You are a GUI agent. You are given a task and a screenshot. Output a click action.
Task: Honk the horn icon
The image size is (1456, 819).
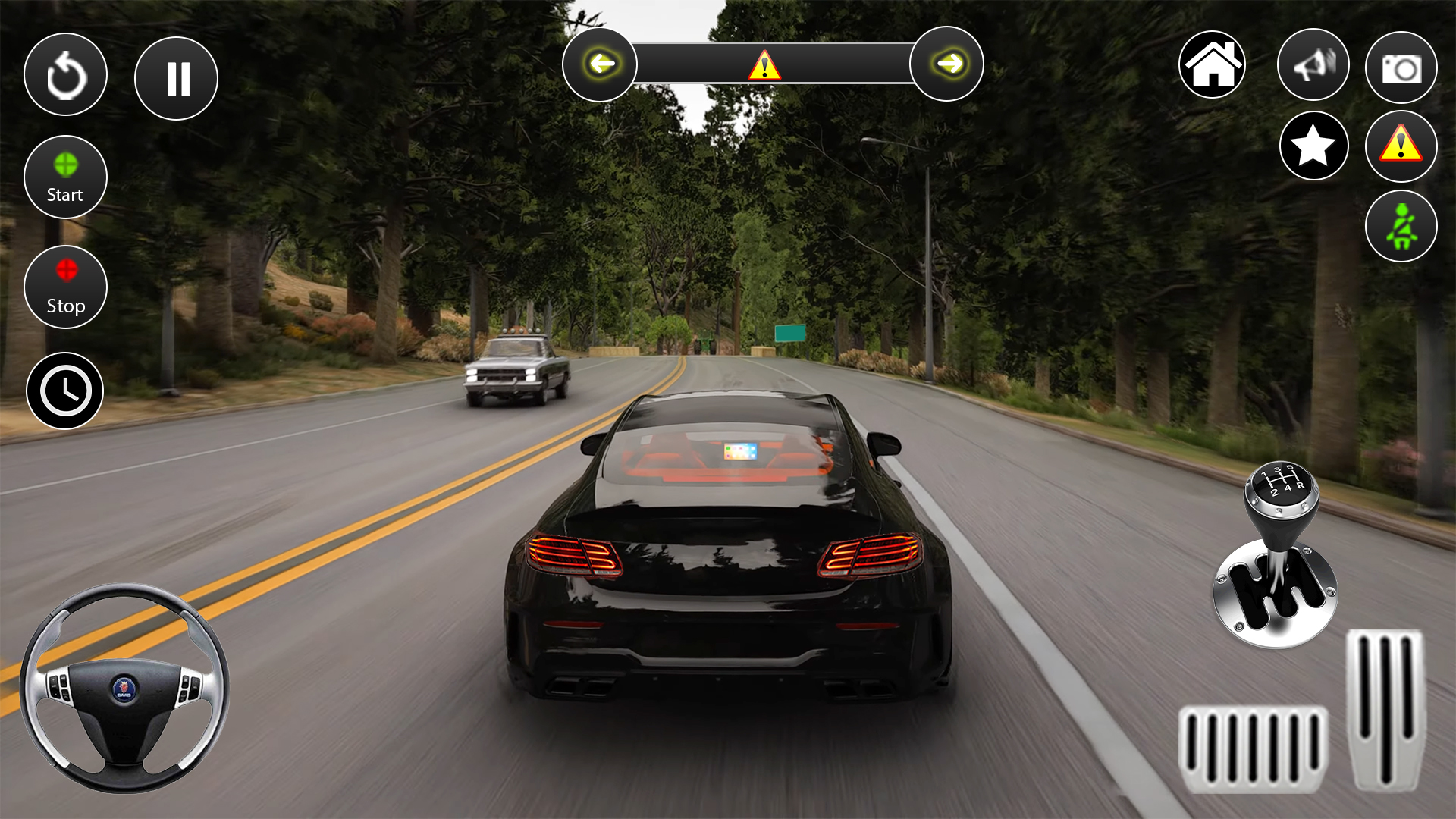point(1313,65)
